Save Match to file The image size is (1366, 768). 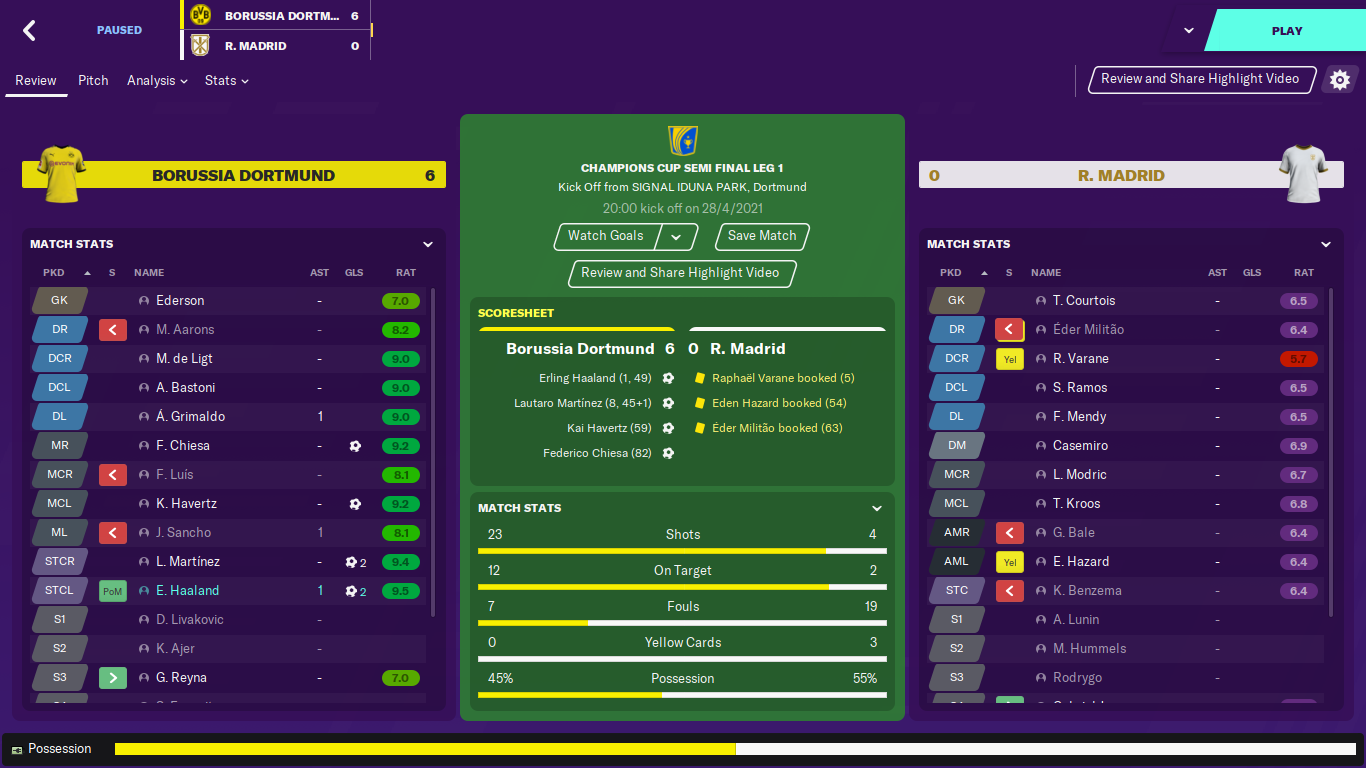click(x=762, y=236)
